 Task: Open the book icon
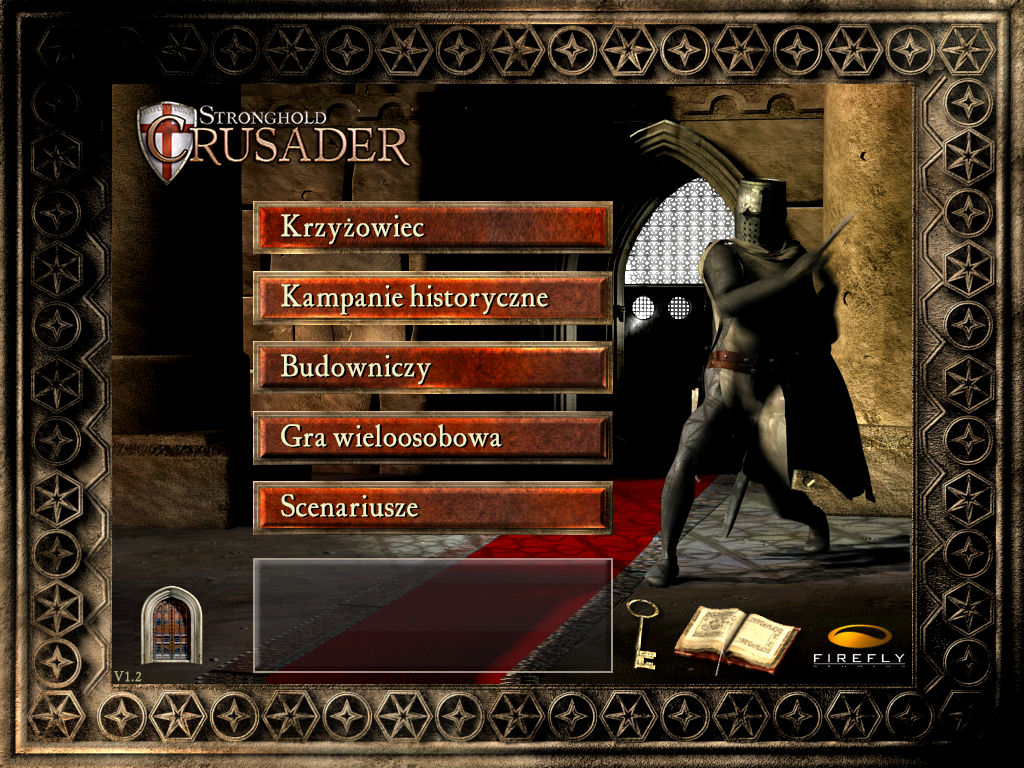(736, 637)
